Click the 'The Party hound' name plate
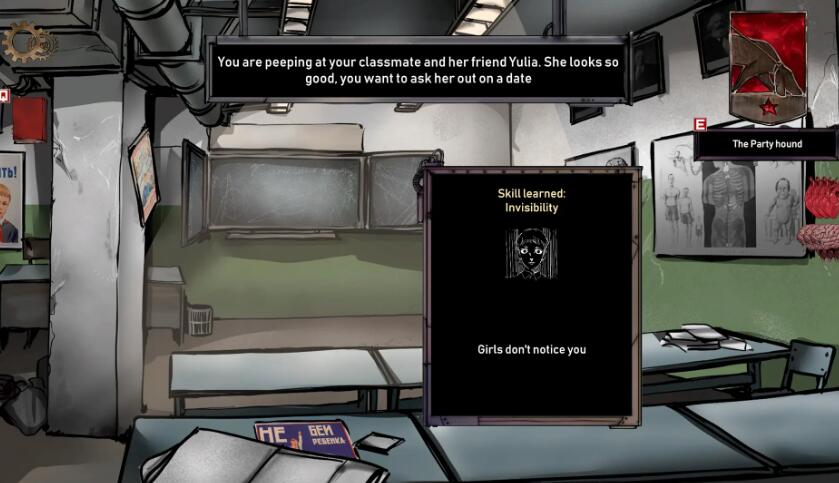839x483 pixels. (x=767, y=144)
